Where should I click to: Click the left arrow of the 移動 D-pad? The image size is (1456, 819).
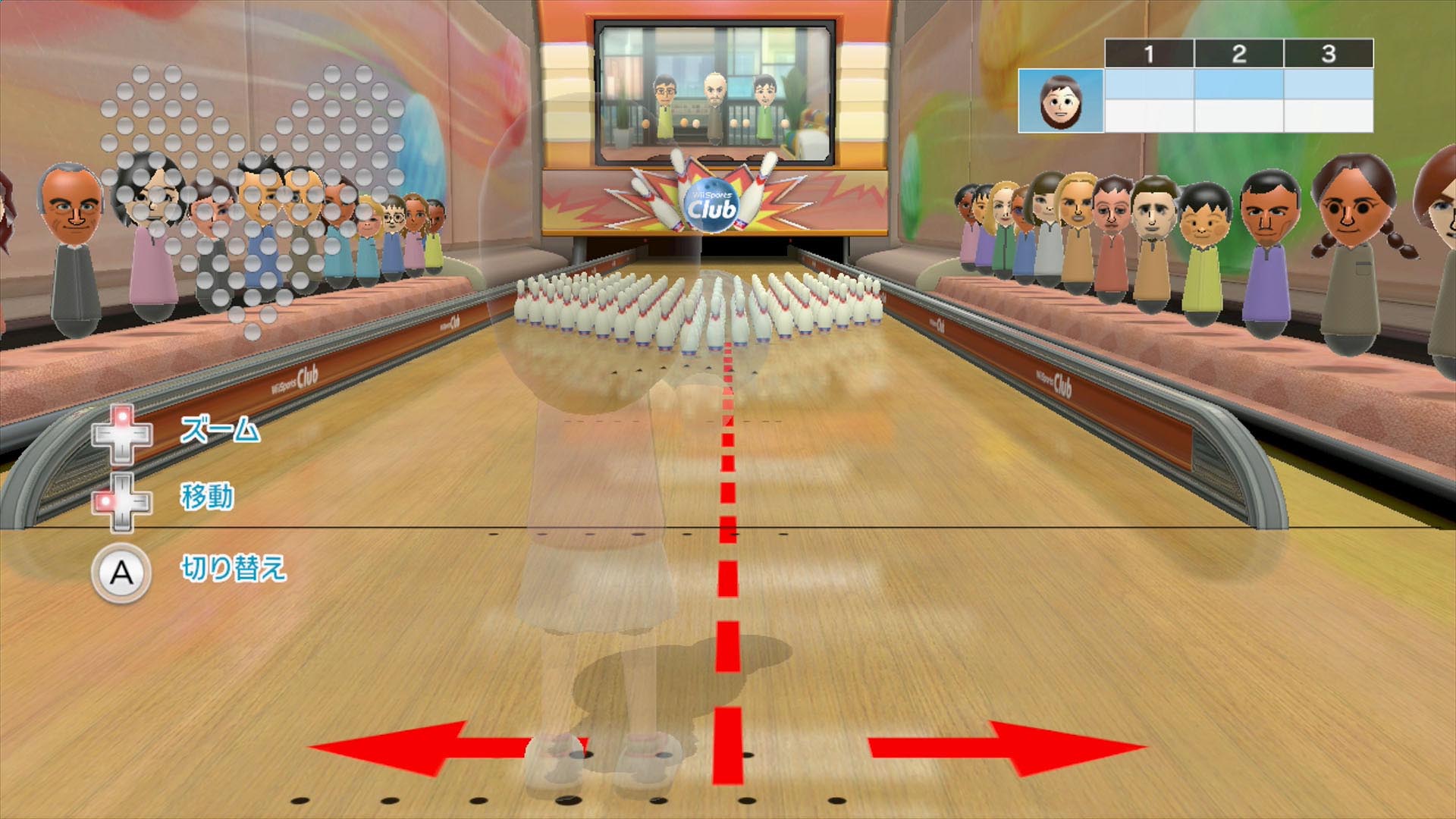click(x=103, y=500)
